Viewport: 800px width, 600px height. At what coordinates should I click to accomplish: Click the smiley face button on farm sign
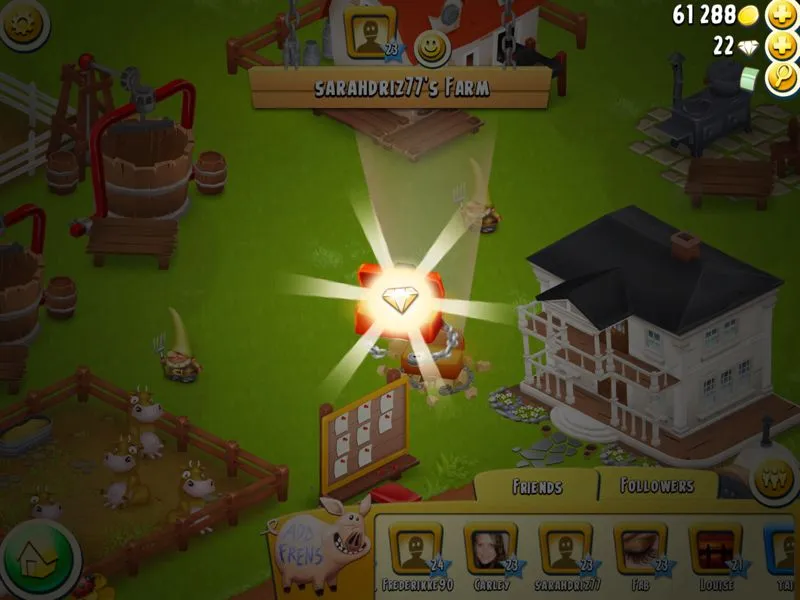tap(432, 45)
